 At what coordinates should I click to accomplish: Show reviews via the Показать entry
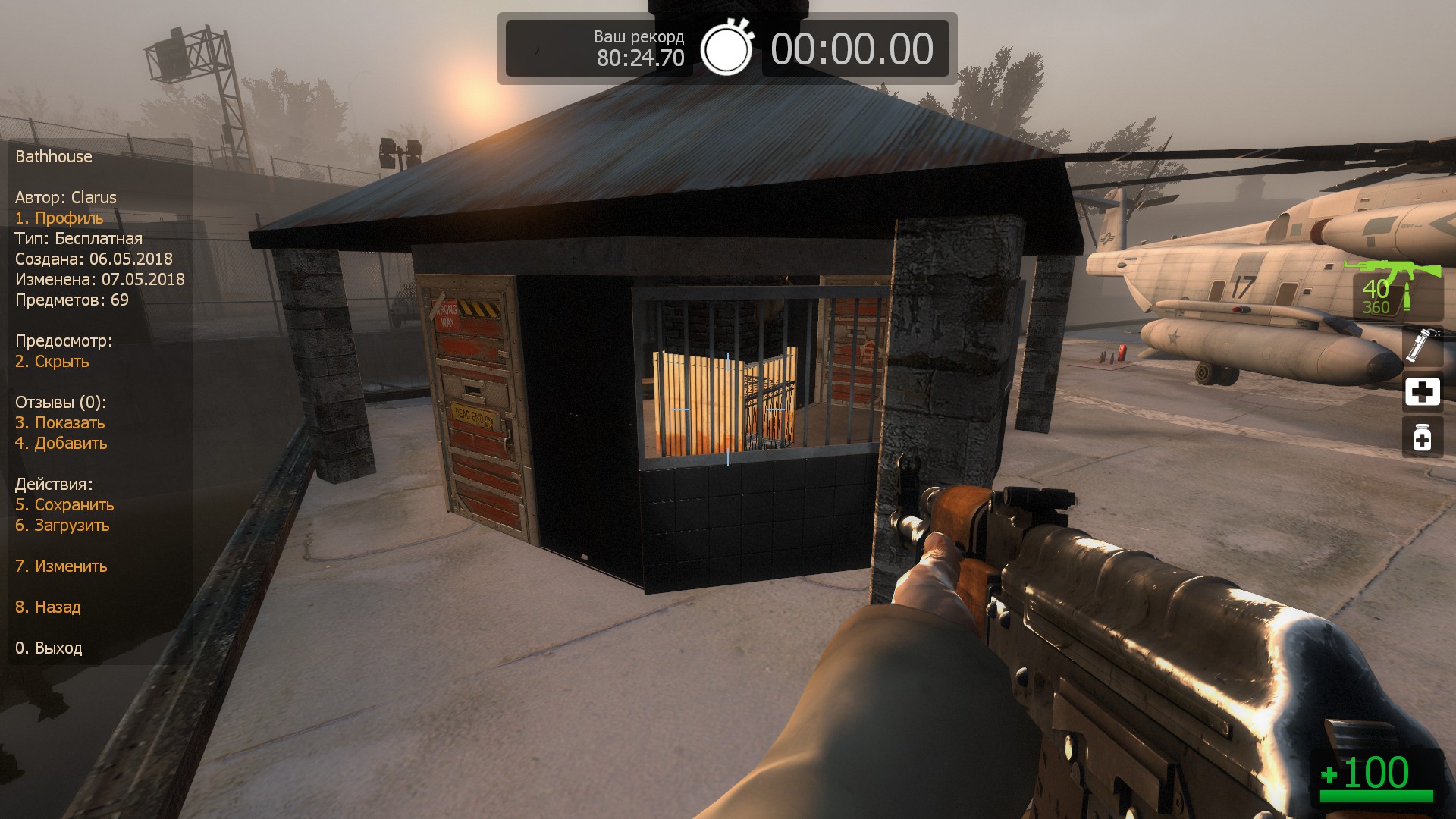pyautogui.click(x=60, y=423)
